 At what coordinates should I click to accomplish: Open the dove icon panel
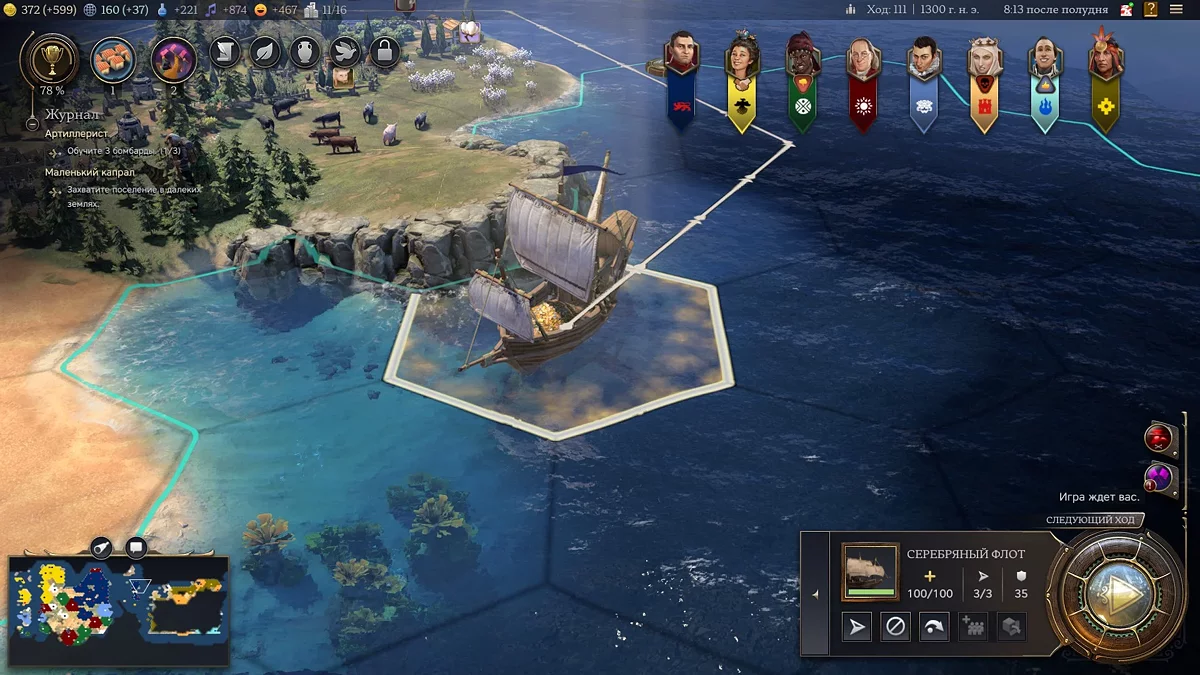(345, 51)
